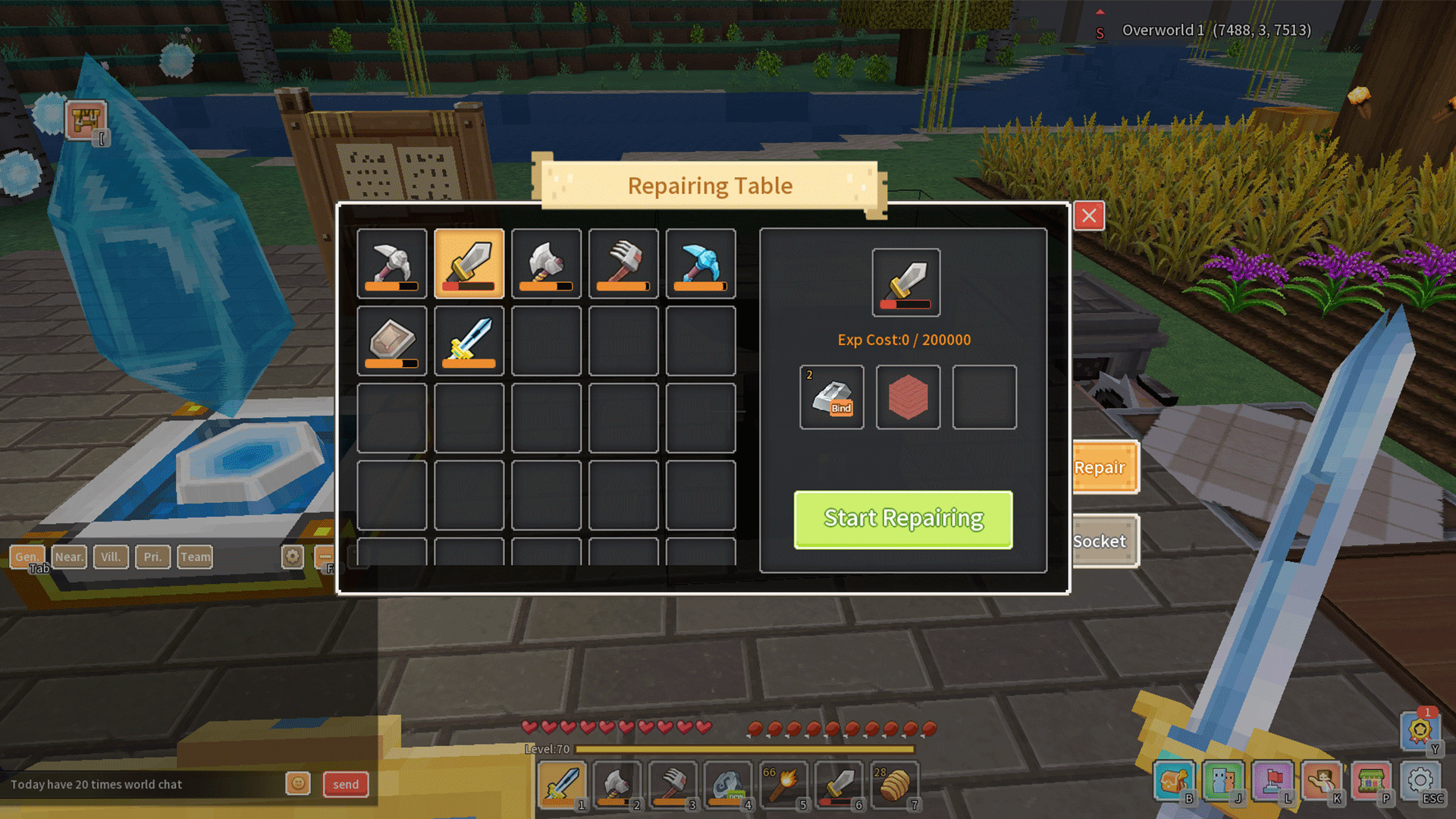Image resolution: width=1456 pixels, height=819 pixels.
Task: Select the damaged hammer for repair
Action: pos(623,265)
